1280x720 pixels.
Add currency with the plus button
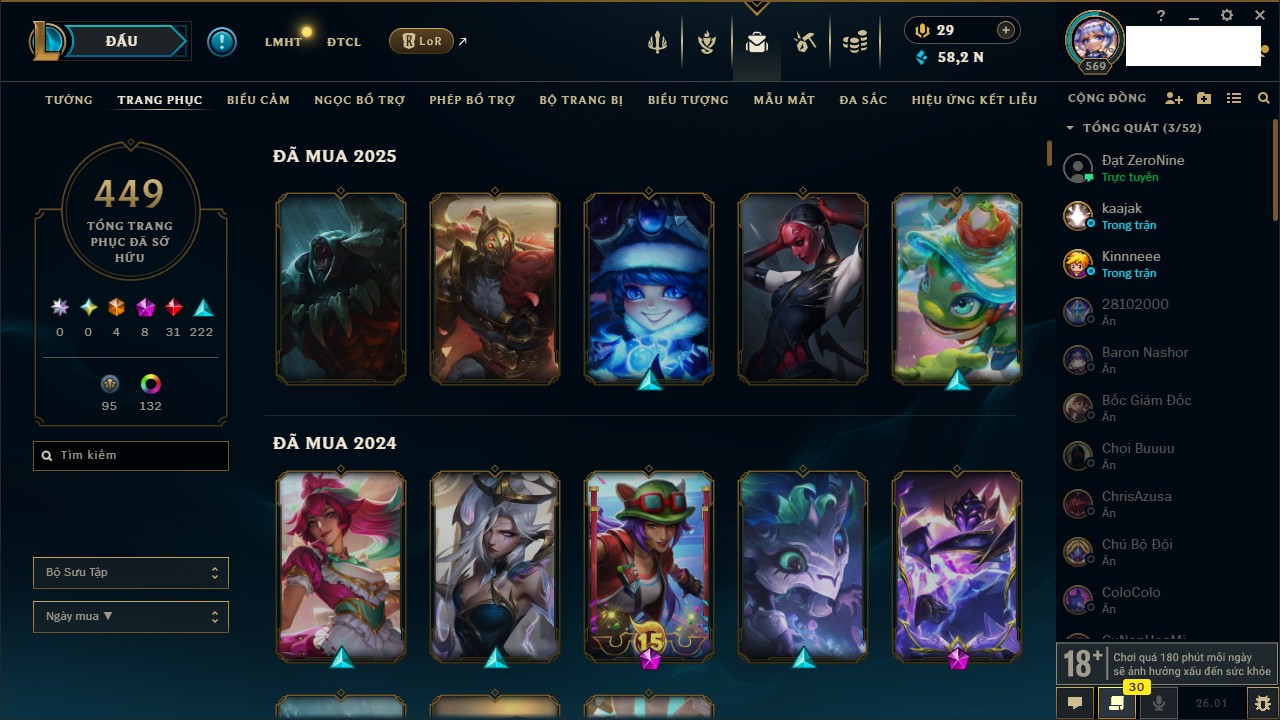[1006, 30]
